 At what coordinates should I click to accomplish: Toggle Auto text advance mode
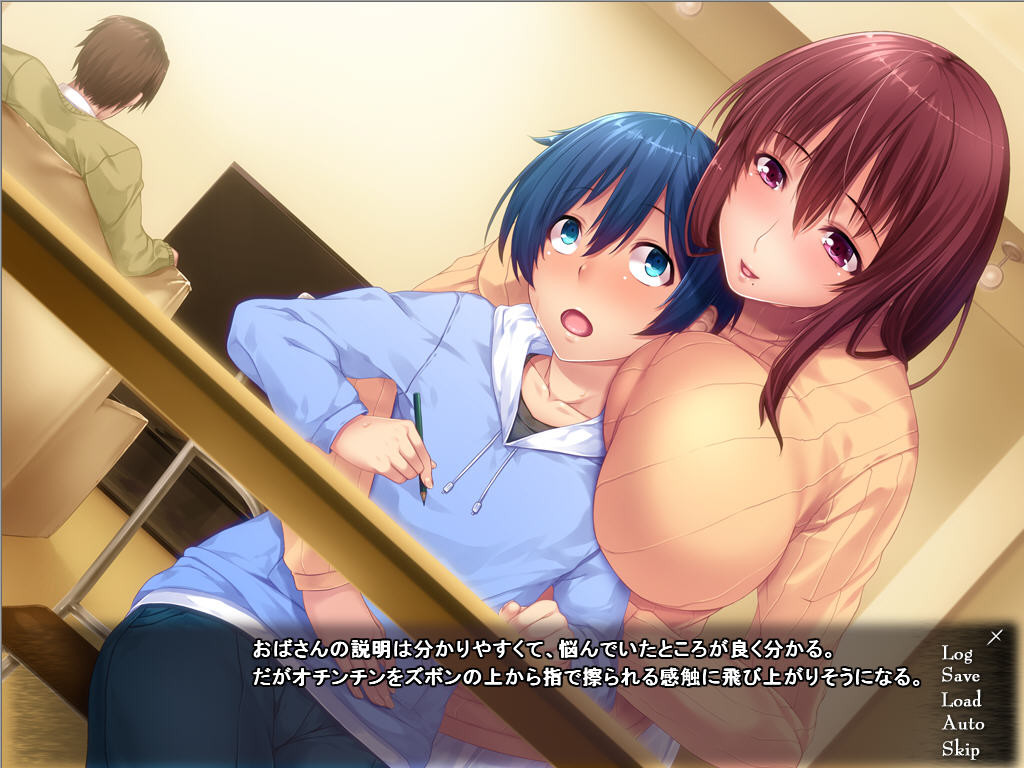pyautogui.click(x=962, y=724)
